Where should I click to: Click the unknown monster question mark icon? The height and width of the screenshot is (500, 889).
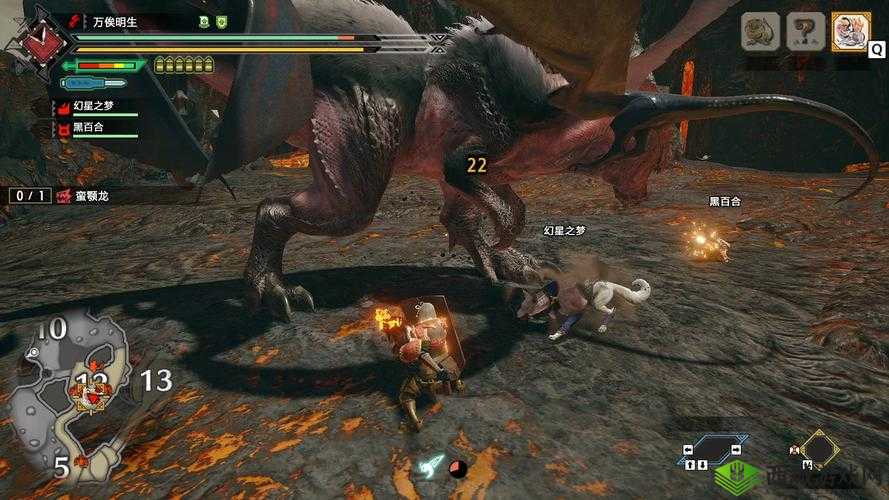[805, 32]
